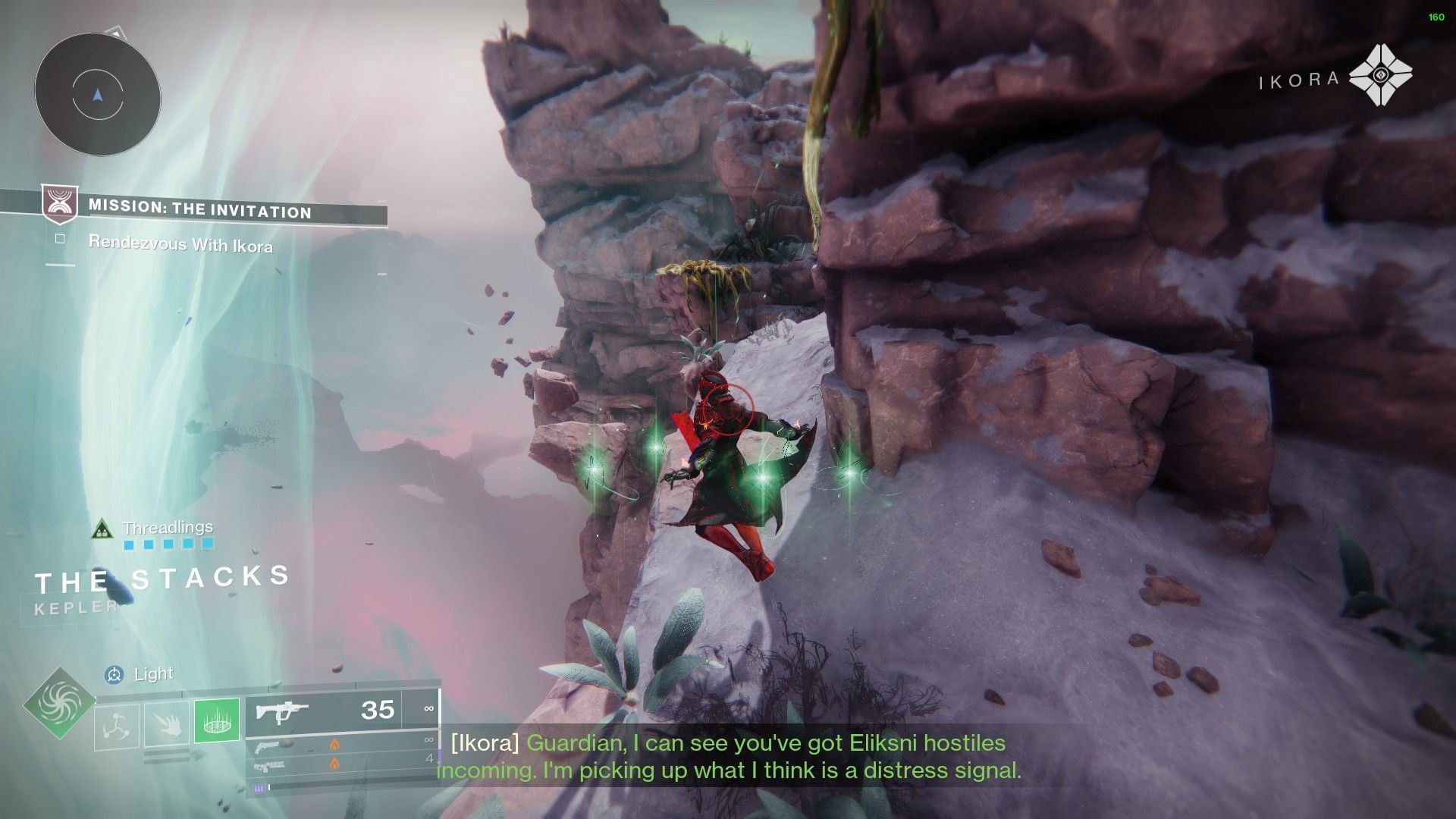Open the Ghost icon beside Ikora
The width and height of the screenshot is (1456, 819).
[x=1380, y=74]
